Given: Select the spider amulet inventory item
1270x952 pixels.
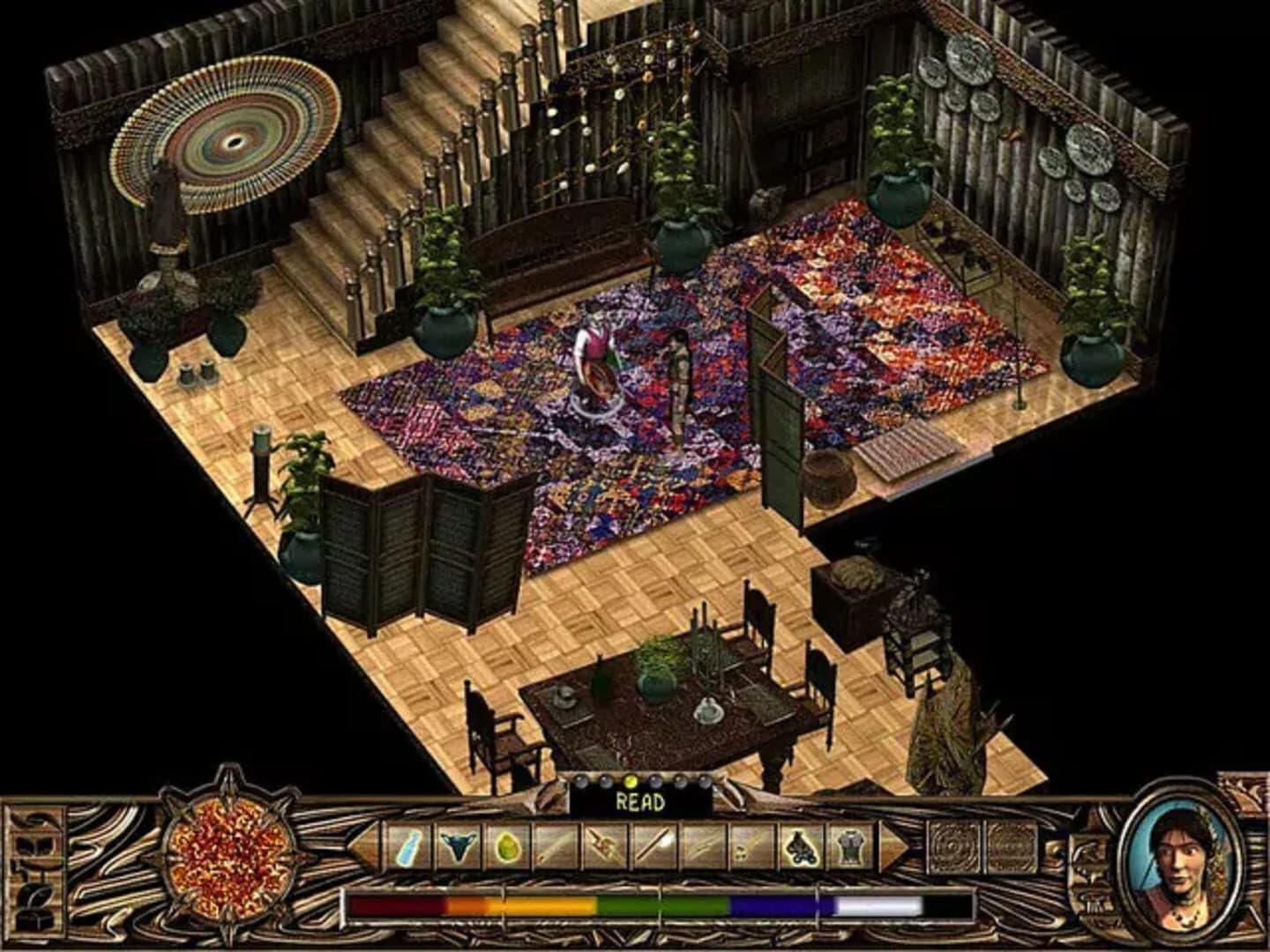Looking at the screenshot, I should point(801,846).
